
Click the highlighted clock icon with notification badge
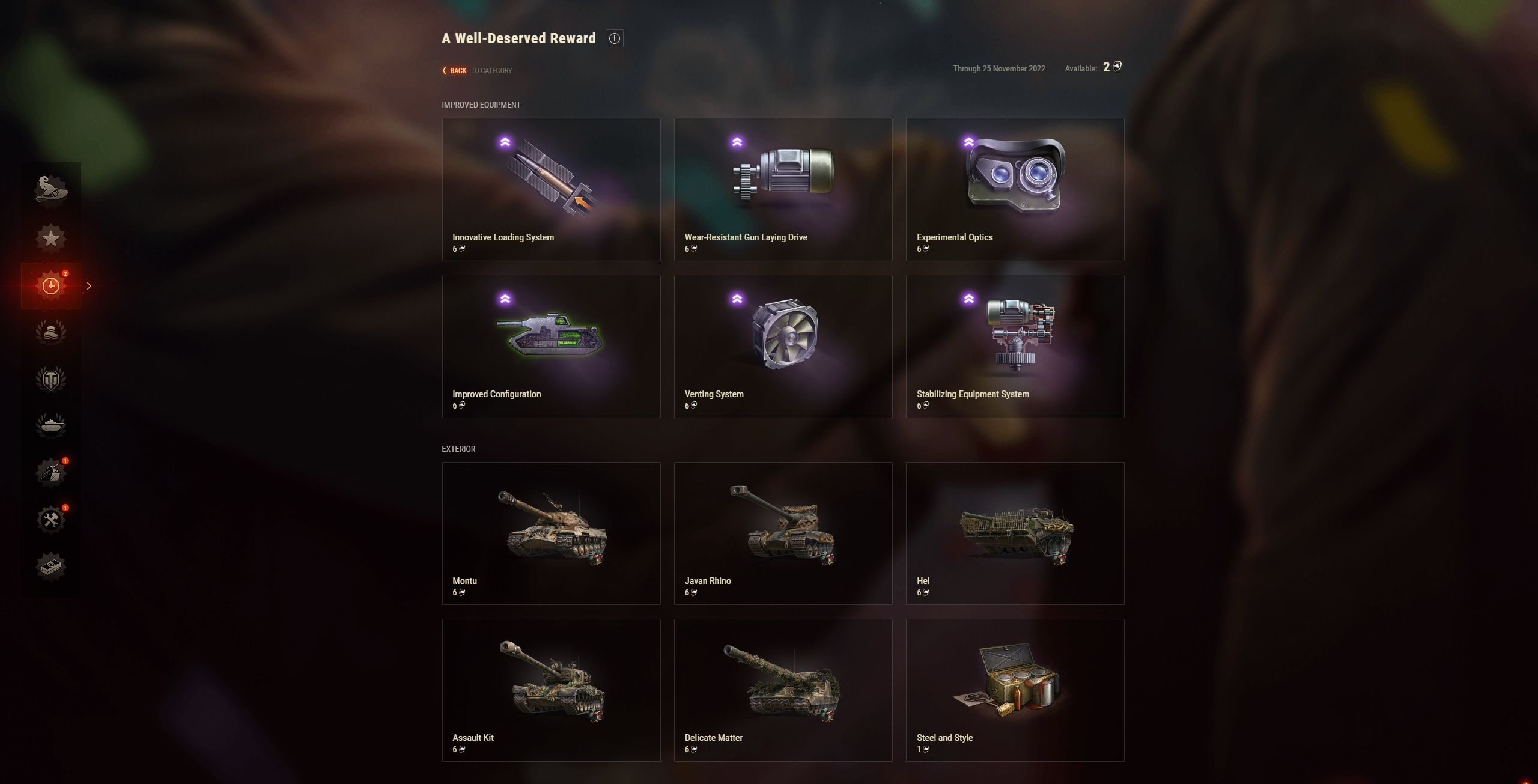tap(51, 285)
